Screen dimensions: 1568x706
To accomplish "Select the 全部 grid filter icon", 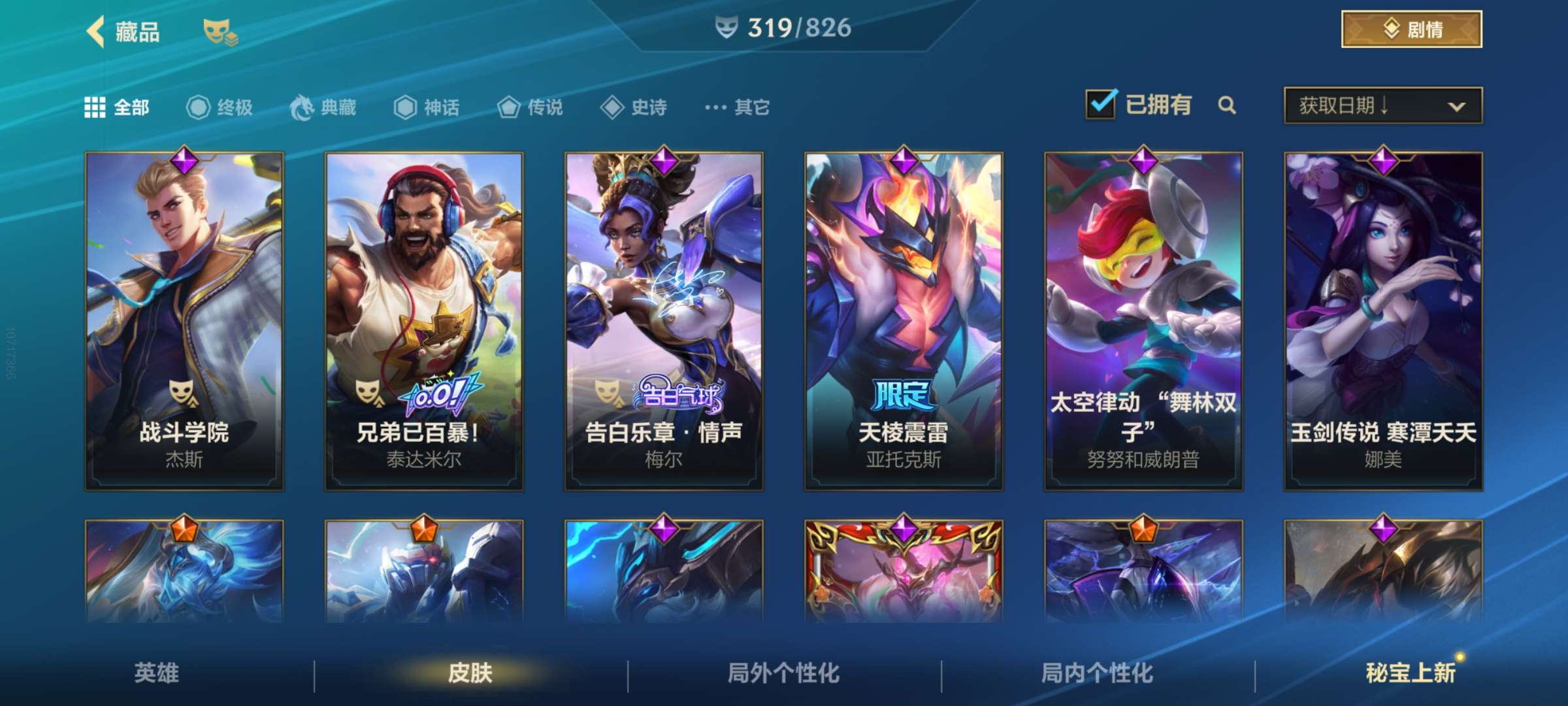I will (93, 108).
